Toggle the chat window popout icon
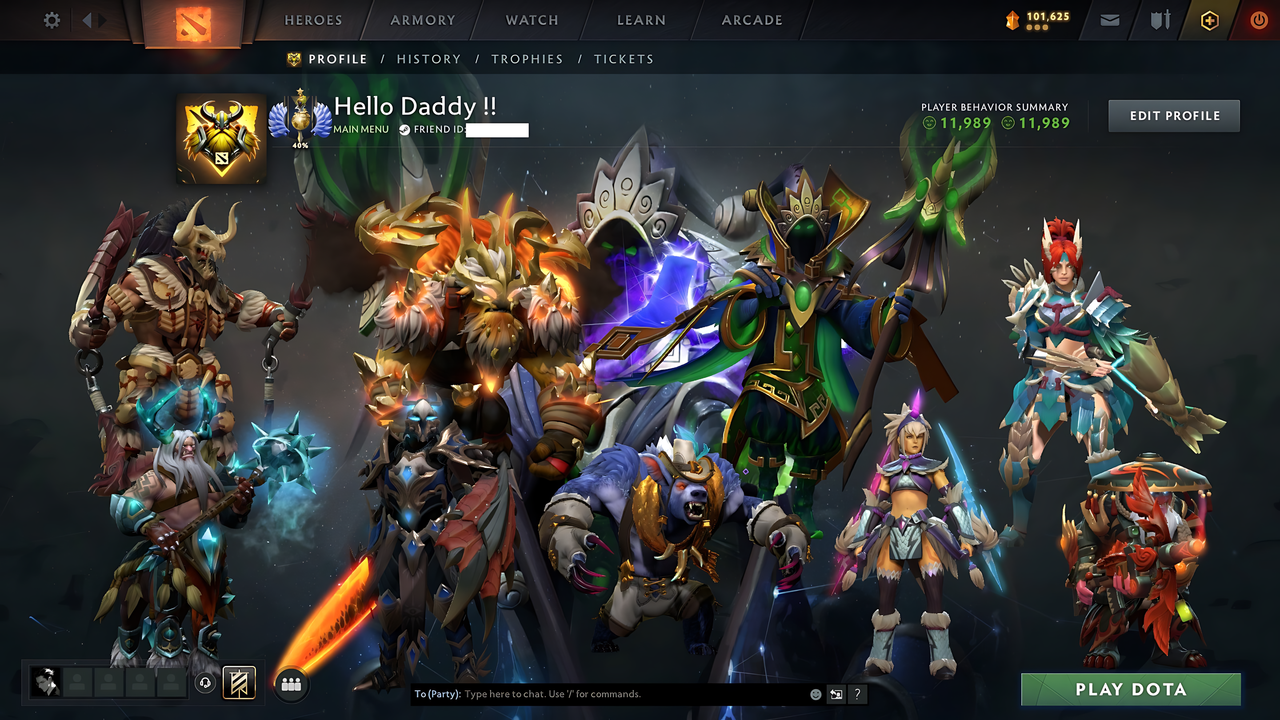 [836, 693]
